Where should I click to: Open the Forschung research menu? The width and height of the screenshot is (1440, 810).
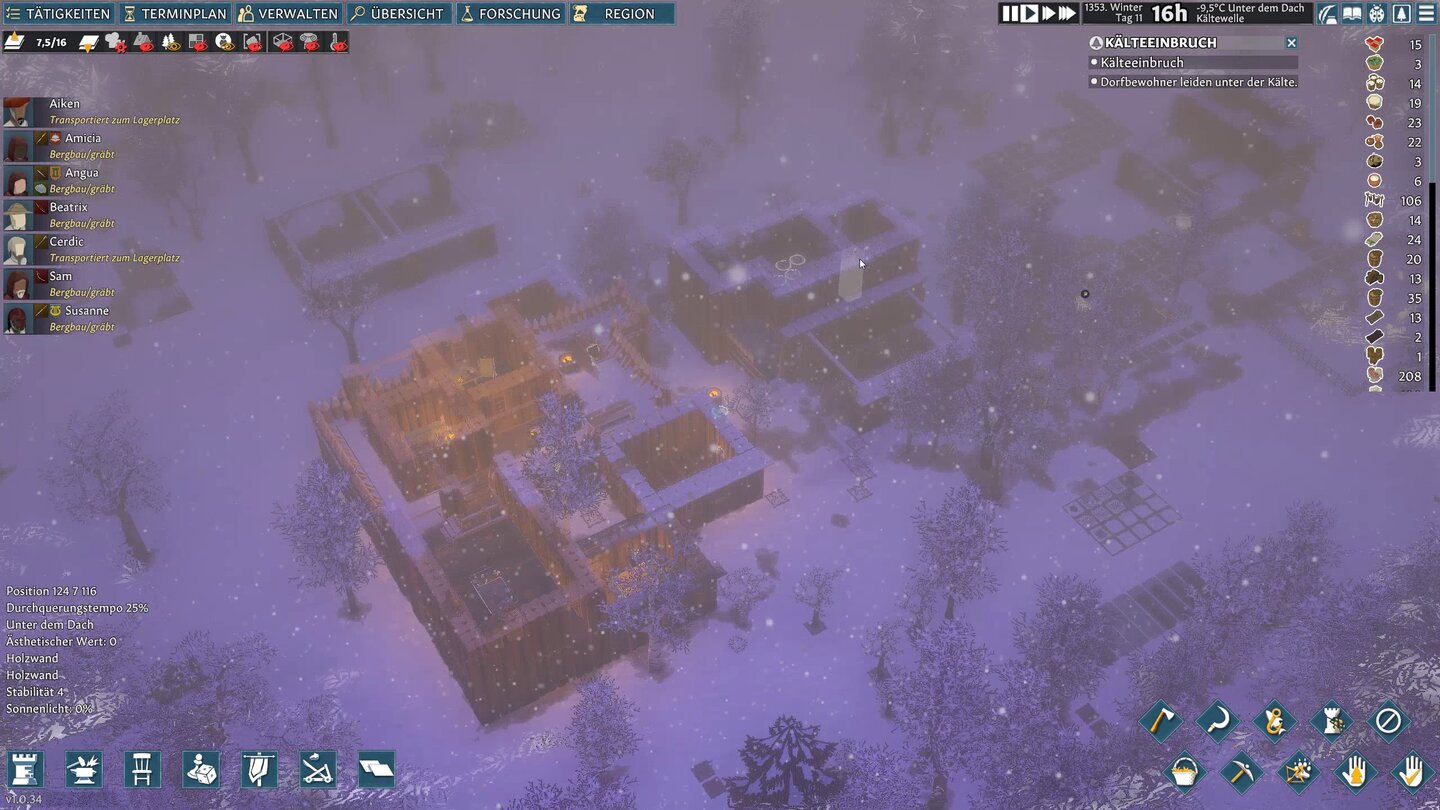(510, 14)
